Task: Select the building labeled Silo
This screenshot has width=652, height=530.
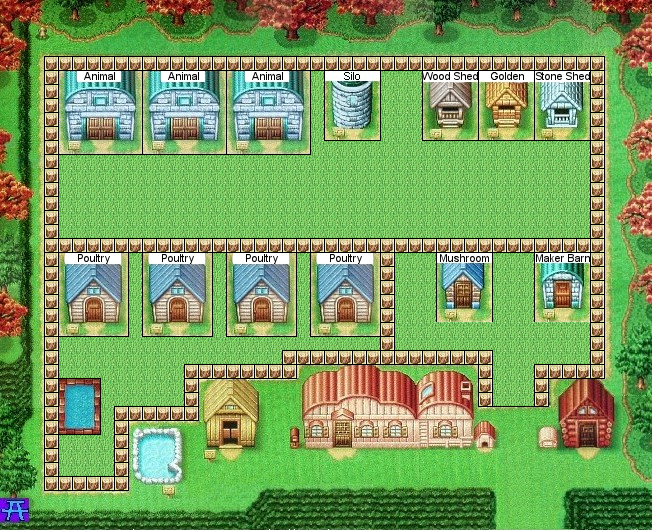Action: pyautogui.click(x=352, y=104)
